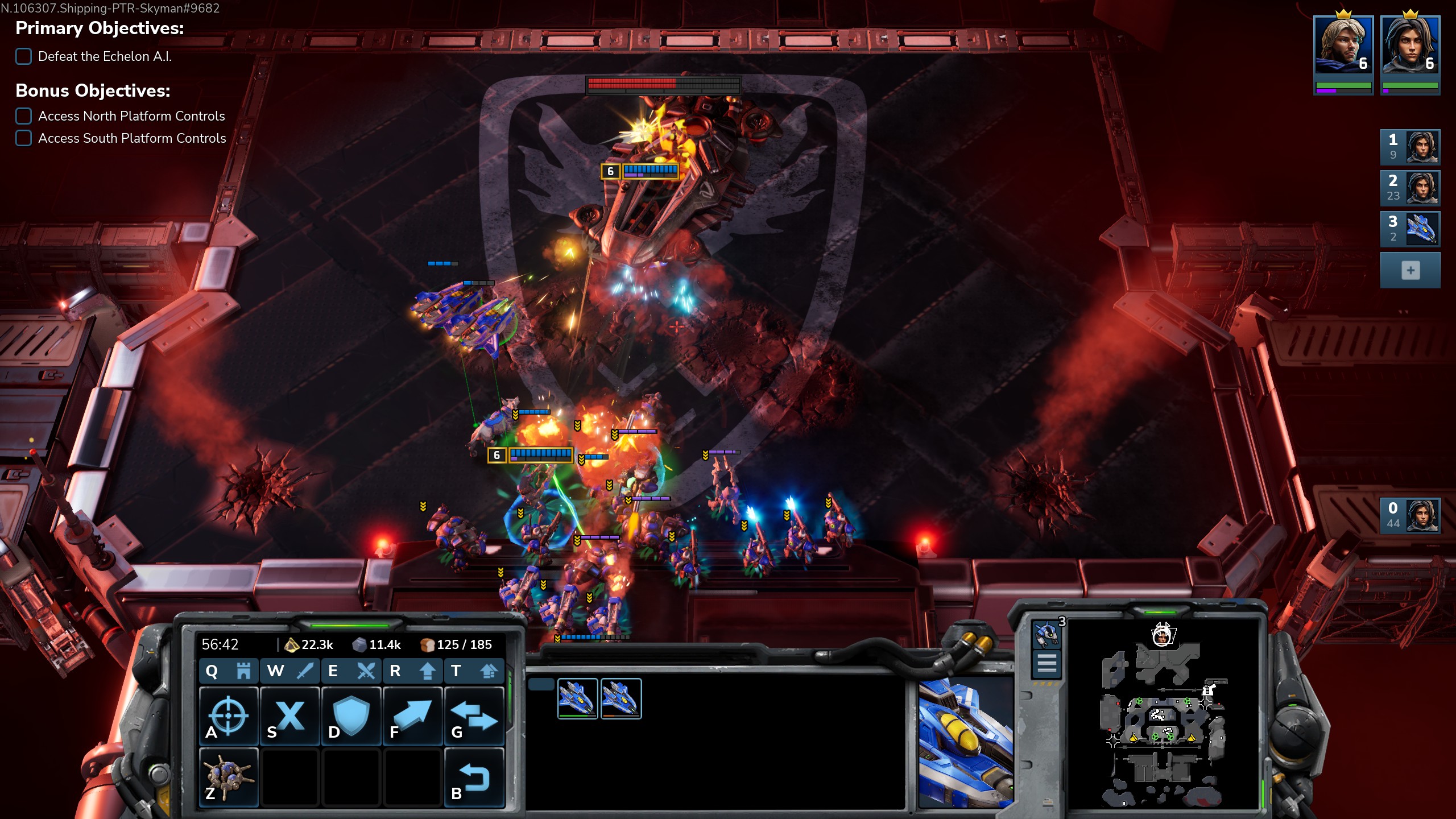Open the W wrench tab
Viewport: 1456px width, 819px height.
[290, 671]
